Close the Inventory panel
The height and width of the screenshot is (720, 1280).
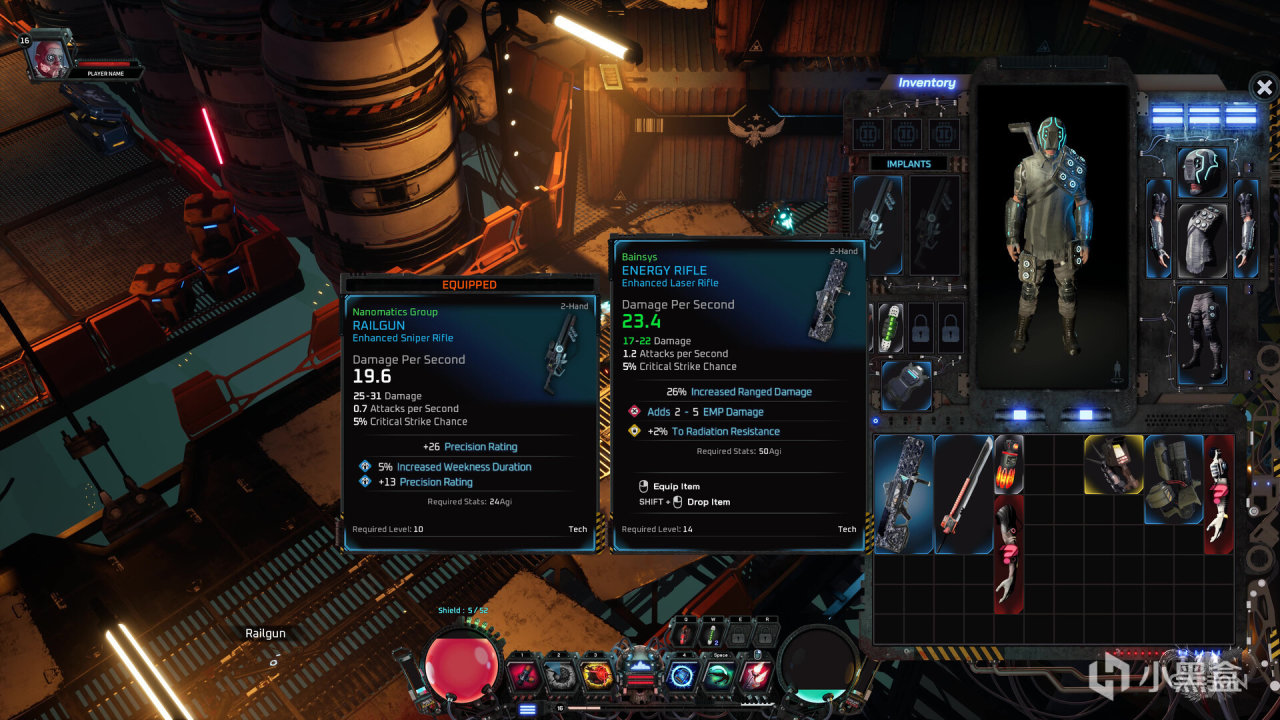pyautogui.click(x=1264, y=88)
